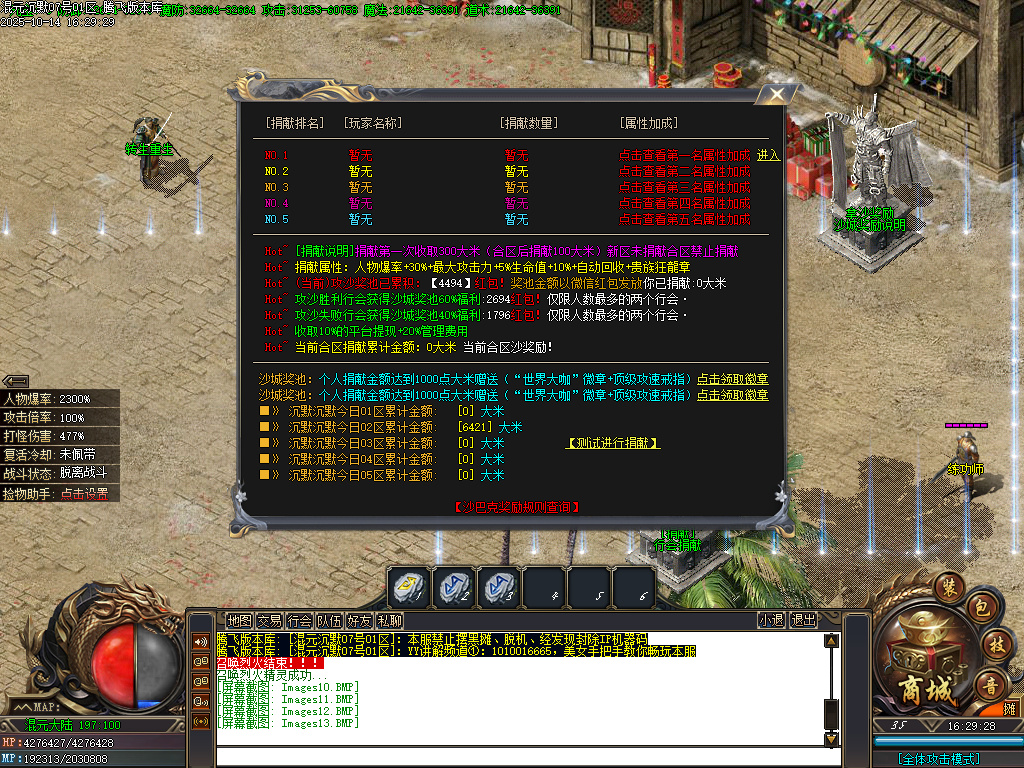Open the 队伍 team button

pos(329,620)
